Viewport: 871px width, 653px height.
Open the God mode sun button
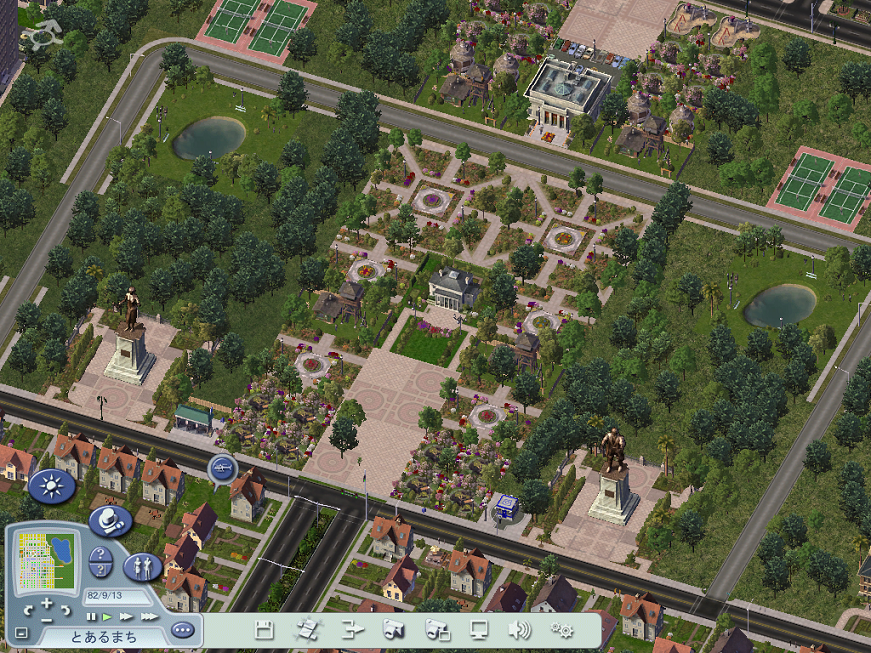[51, 488]
